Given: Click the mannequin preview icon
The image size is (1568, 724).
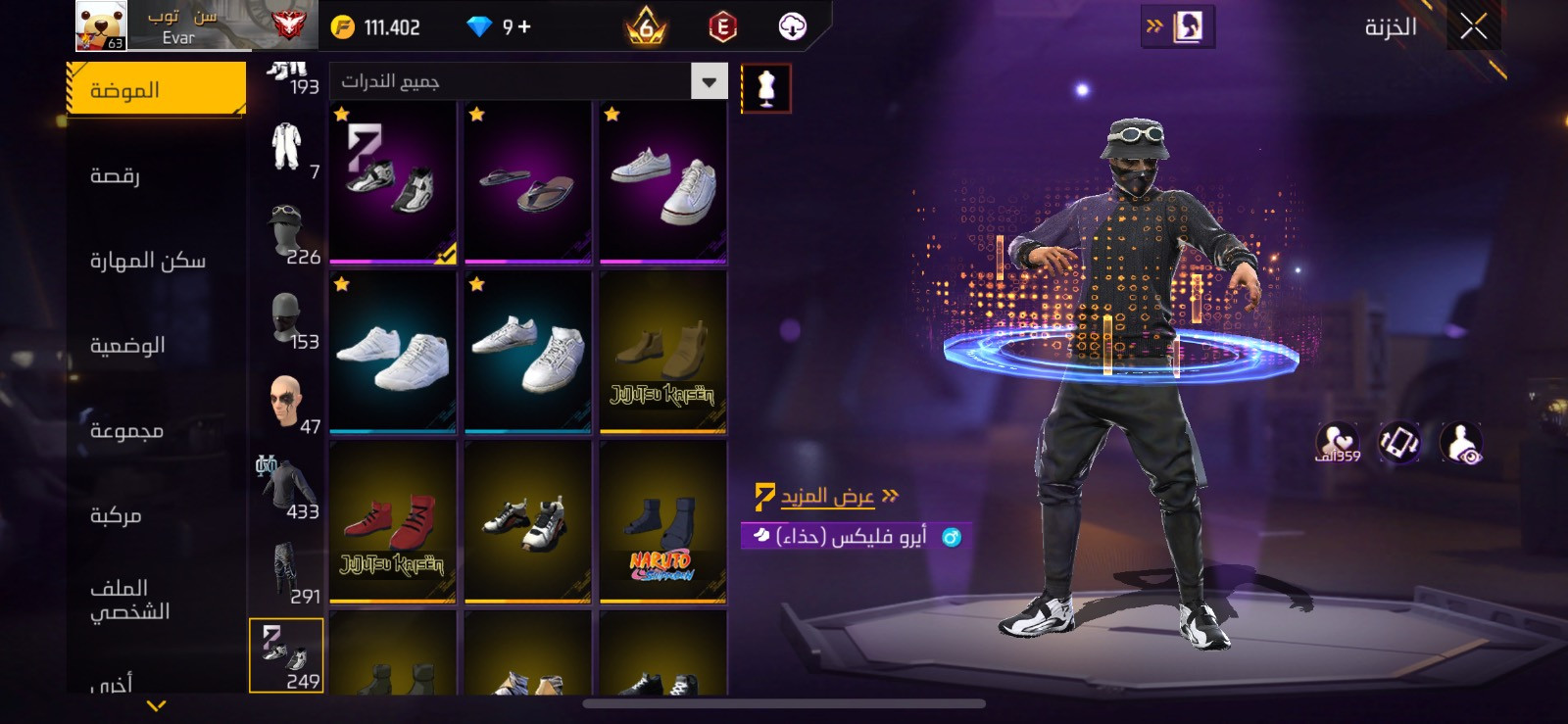Looking at the screenshot, I should (765, 89).
